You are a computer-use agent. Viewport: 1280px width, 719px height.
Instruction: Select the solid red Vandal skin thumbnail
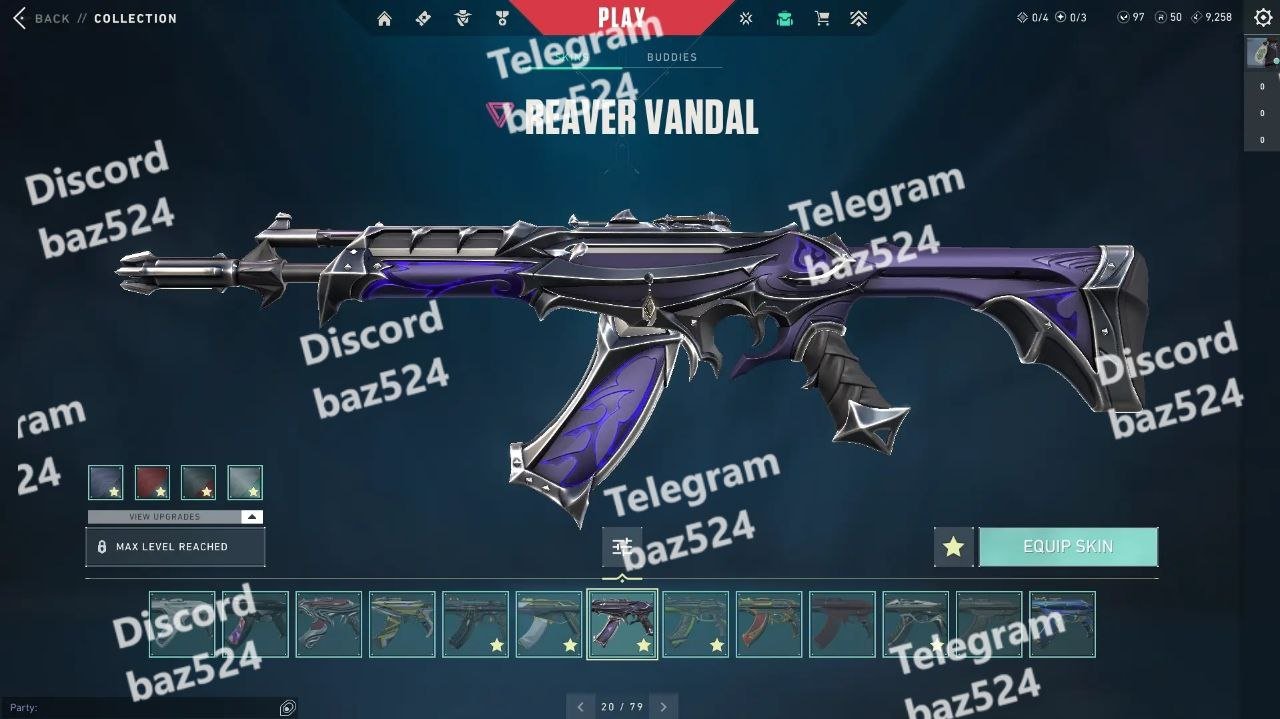click(x=842, y=624)
